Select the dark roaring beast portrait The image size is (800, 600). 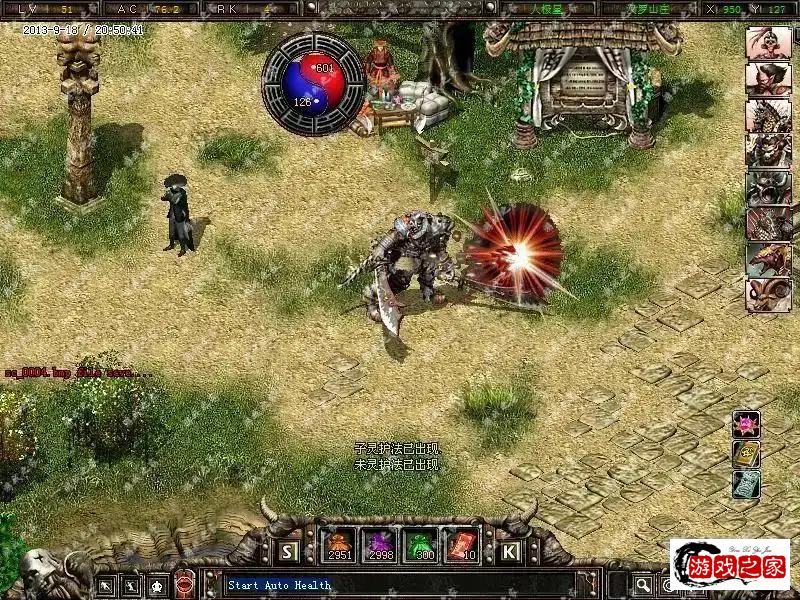pyautogui.click(x=767, y=187)
